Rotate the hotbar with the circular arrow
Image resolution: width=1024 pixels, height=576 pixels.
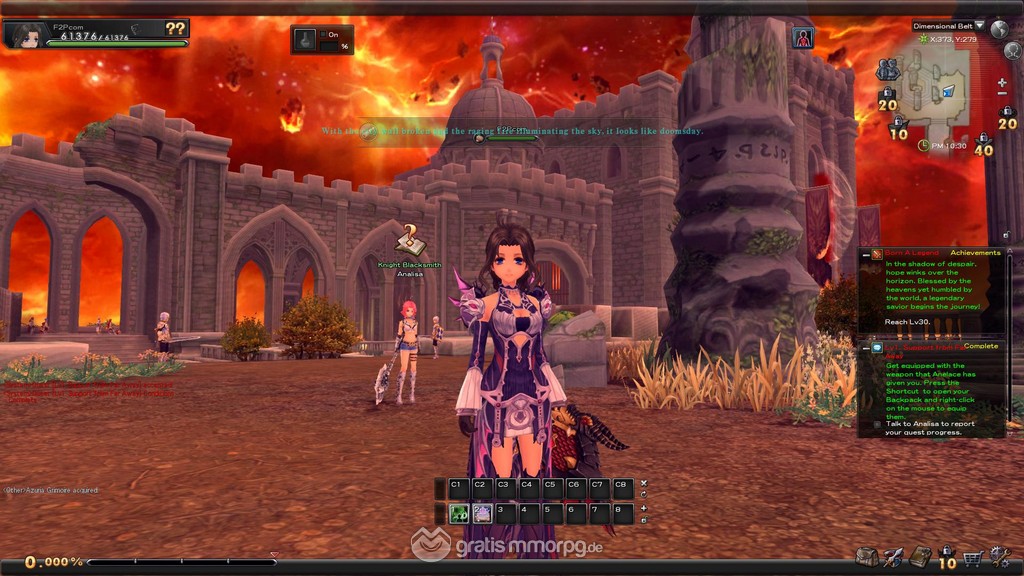pos(643,495)
